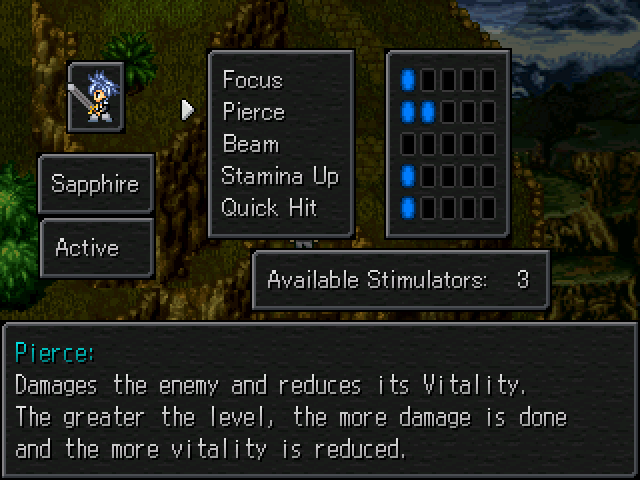This screenshot has height=480, width=640.
Task: Click the Sapphire character name box
Action: (96, 185)
